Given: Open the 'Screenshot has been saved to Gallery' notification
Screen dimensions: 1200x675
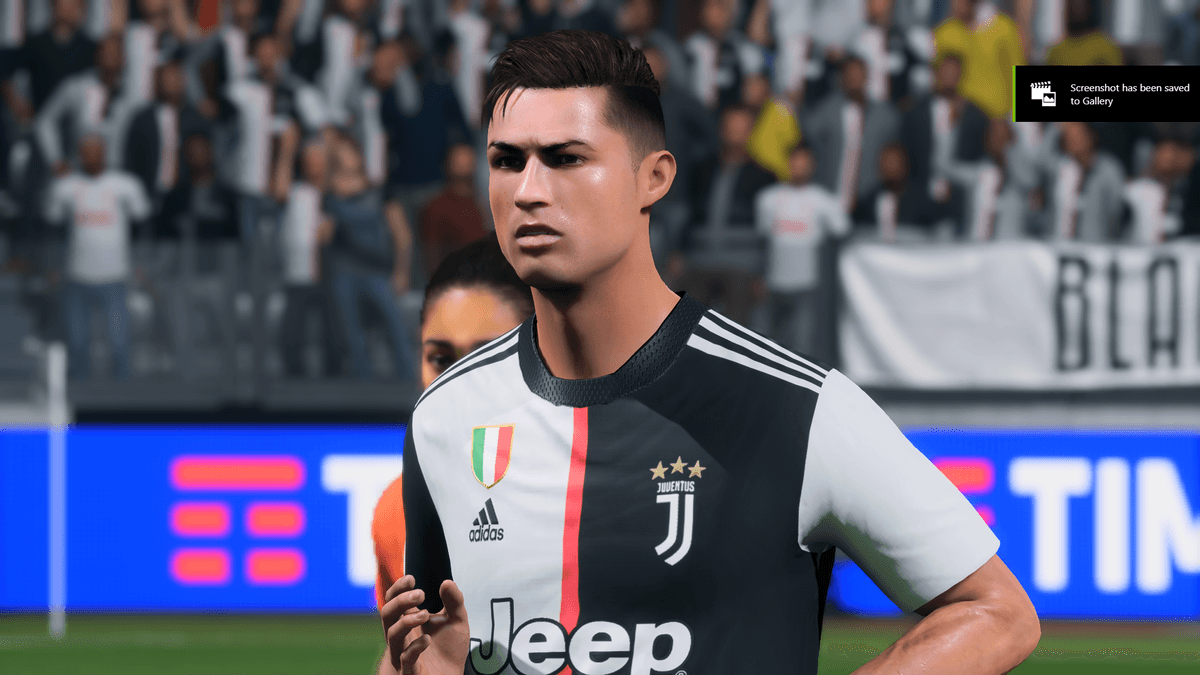Looking at the screenshot, I should tap(1108, 94).
